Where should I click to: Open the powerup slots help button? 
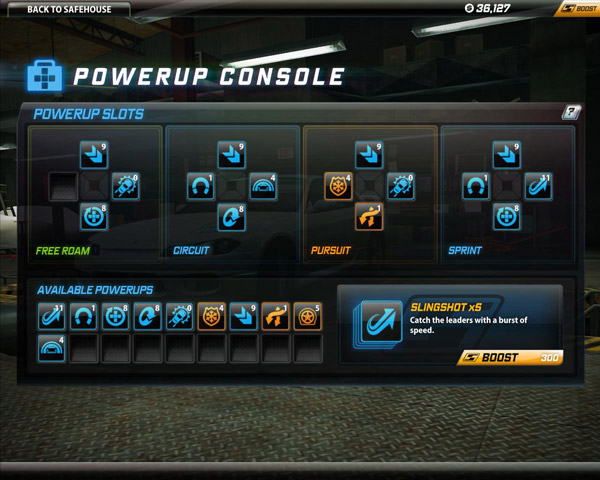click(x=571, y=113)
